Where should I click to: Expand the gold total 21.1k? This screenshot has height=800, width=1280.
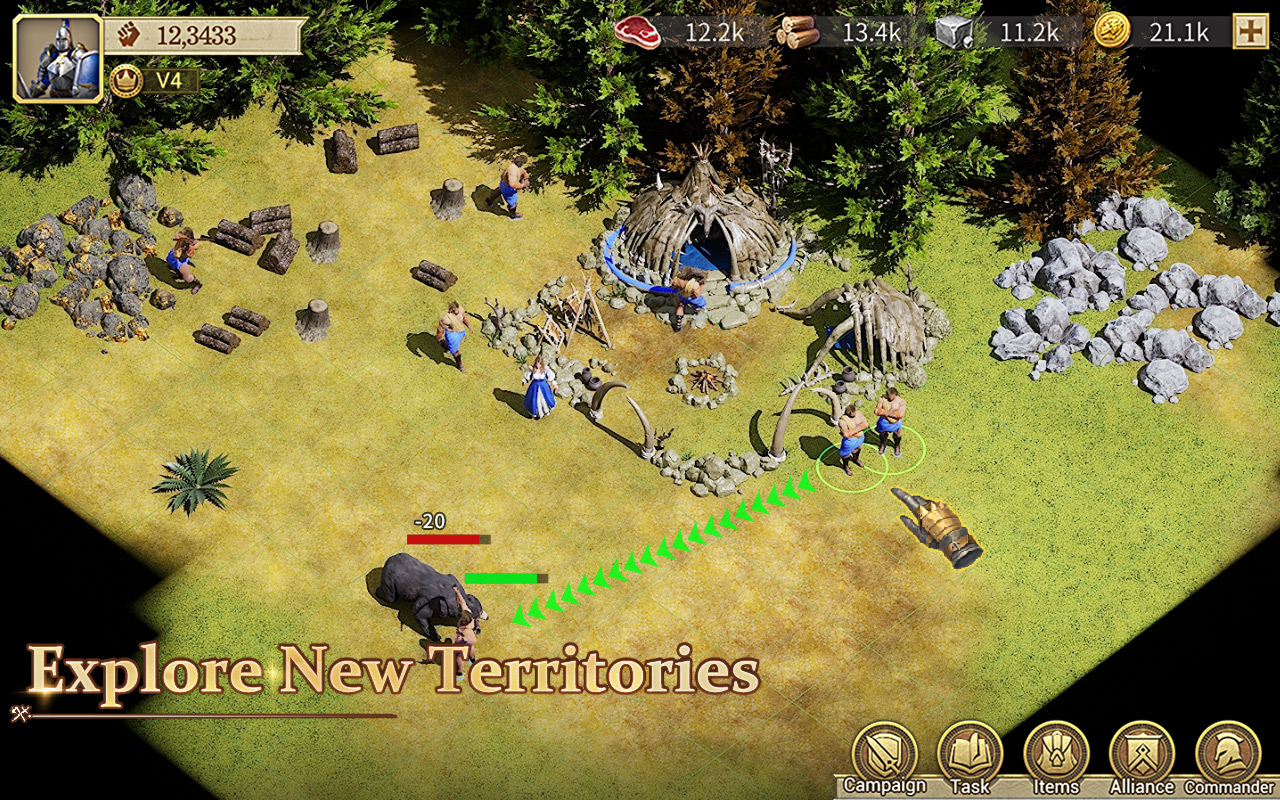coord(1178,32)
